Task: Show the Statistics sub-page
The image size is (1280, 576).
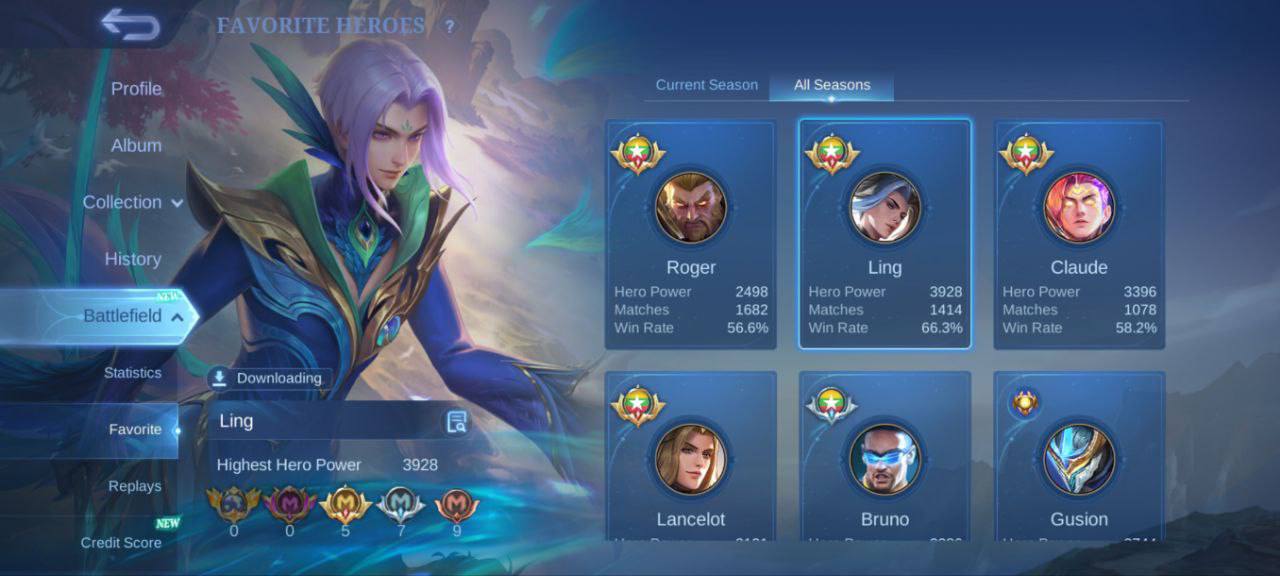Action: click(x=133, y=373)
